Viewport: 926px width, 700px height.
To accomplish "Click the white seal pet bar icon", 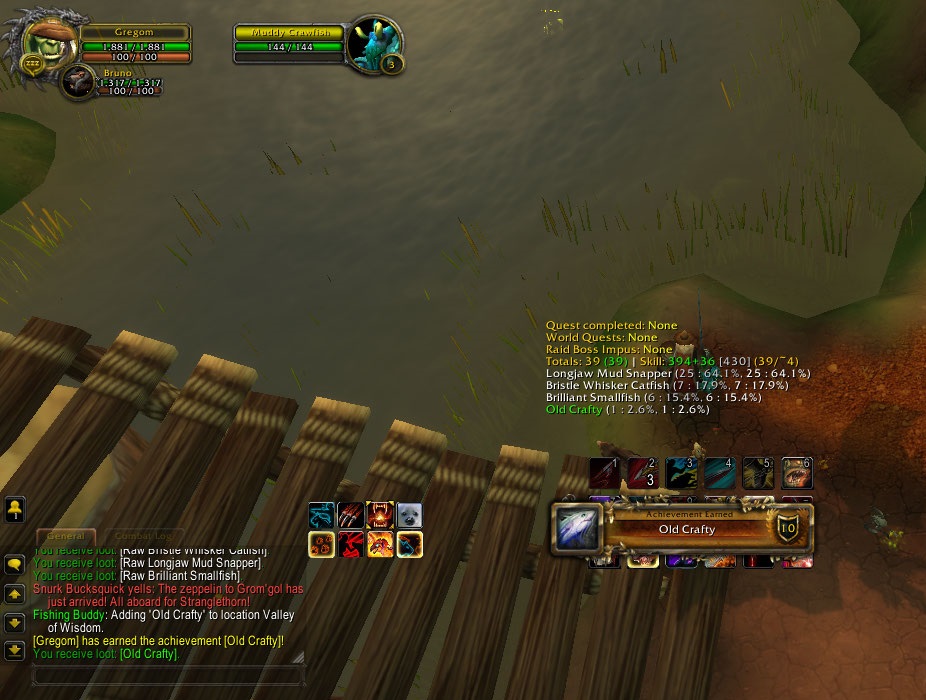I will click(x=409, y=516).
